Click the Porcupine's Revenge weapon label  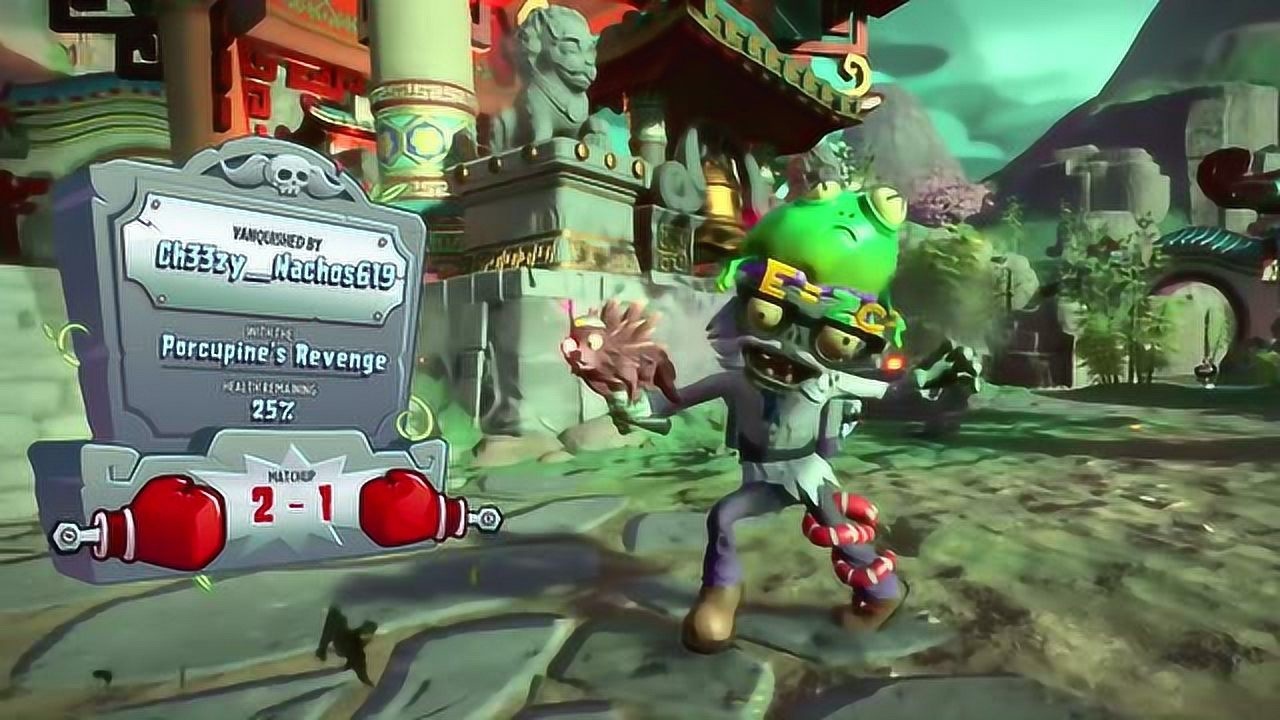pos(273,353)
